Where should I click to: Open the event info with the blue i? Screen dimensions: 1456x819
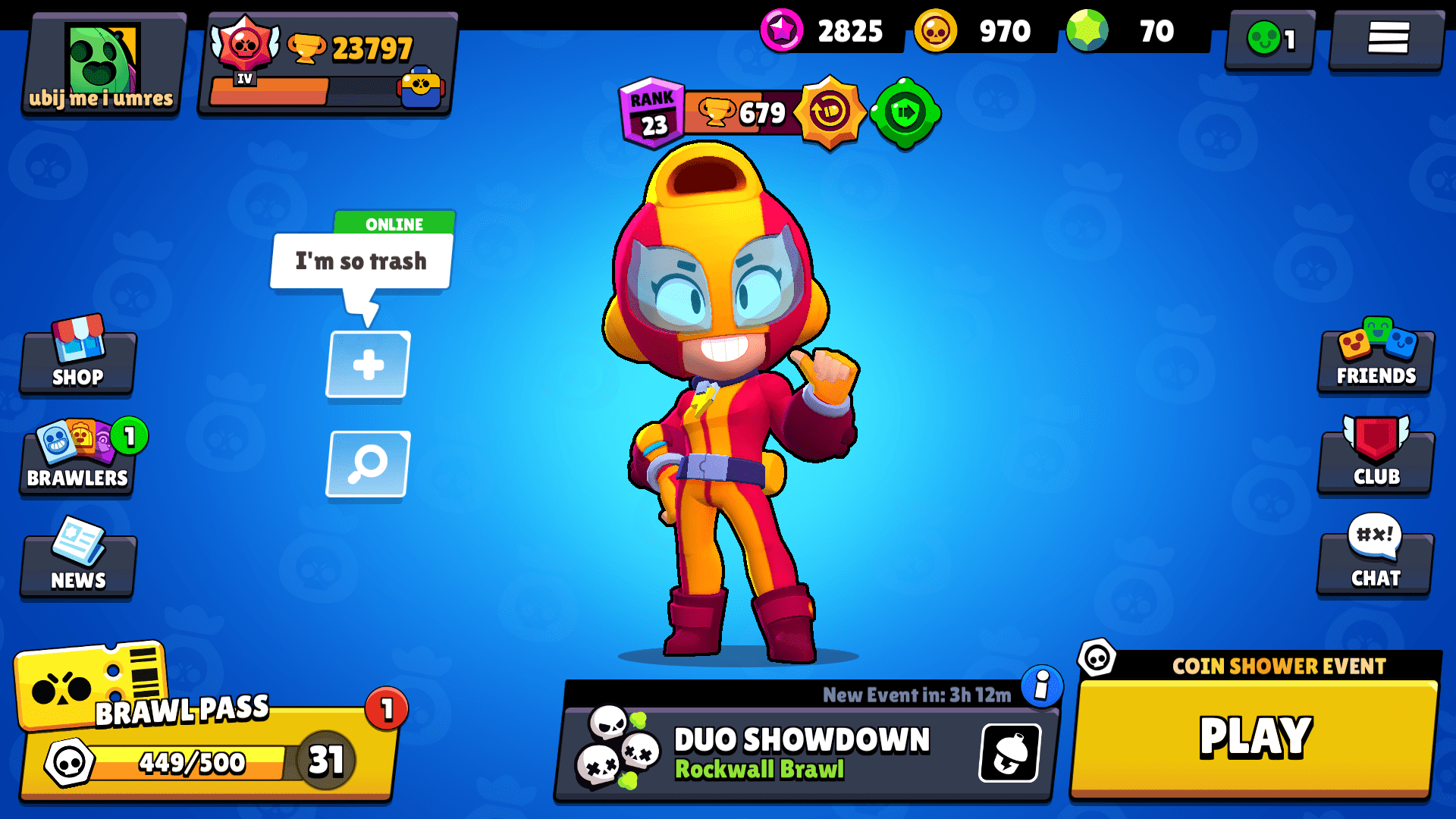point(1042,684)
